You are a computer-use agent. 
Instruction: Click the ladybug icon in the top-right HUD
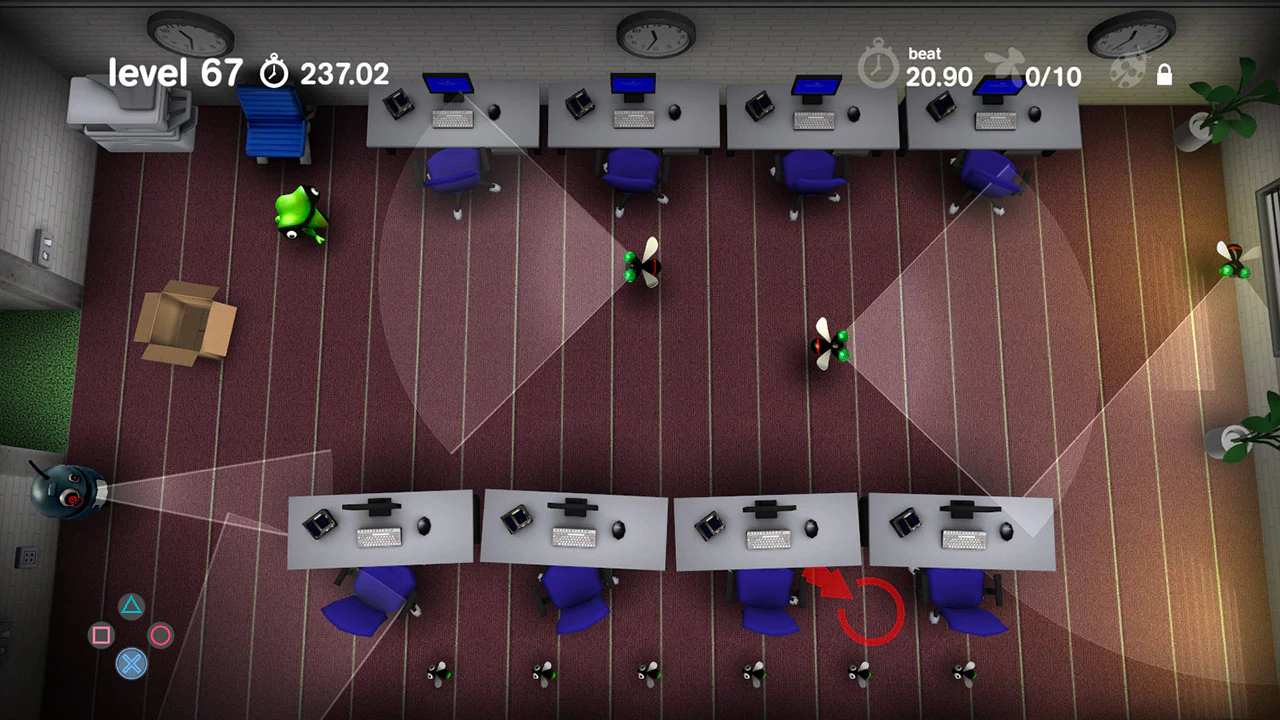tap(1128, 72)
